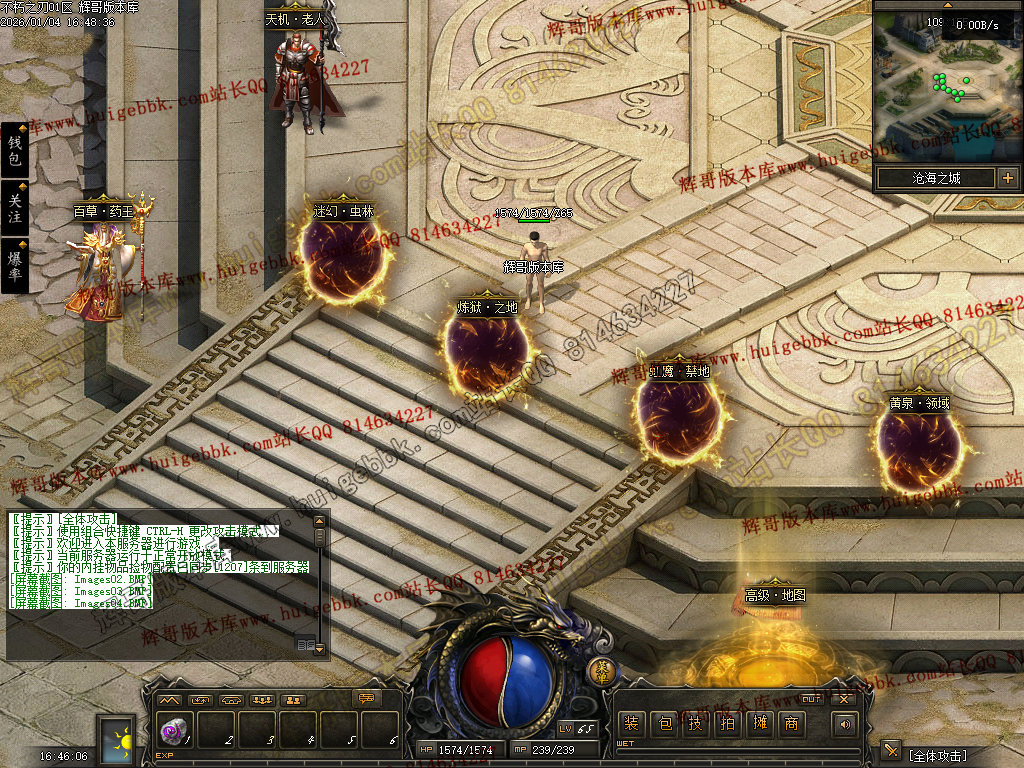Open the 摊 stall panel
The width and height of the screenshot is (1024, 768).
coord(759,724)
